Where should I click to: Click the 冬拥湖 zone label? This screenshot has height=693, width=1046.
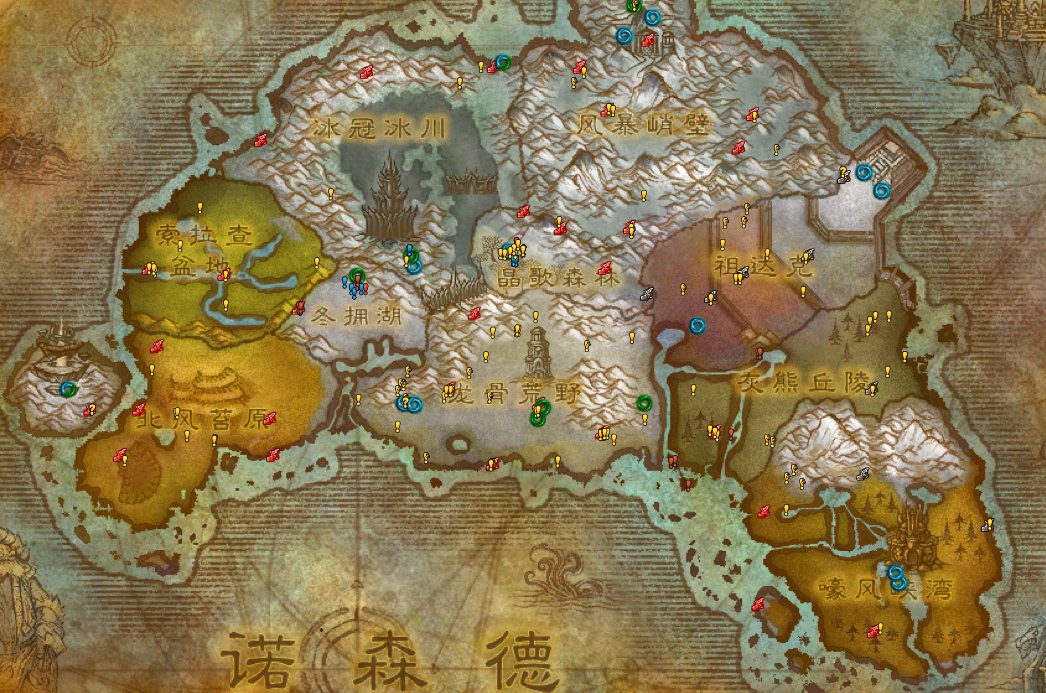coord(357,317)
